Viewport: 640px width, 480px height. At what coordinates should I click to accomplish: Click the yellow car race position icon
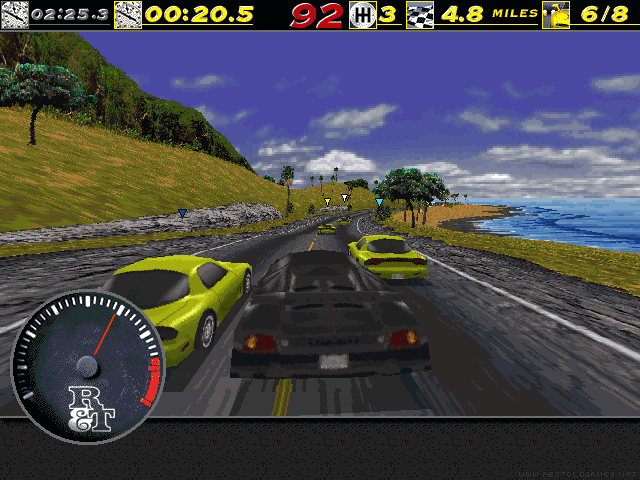pos(558,14)
